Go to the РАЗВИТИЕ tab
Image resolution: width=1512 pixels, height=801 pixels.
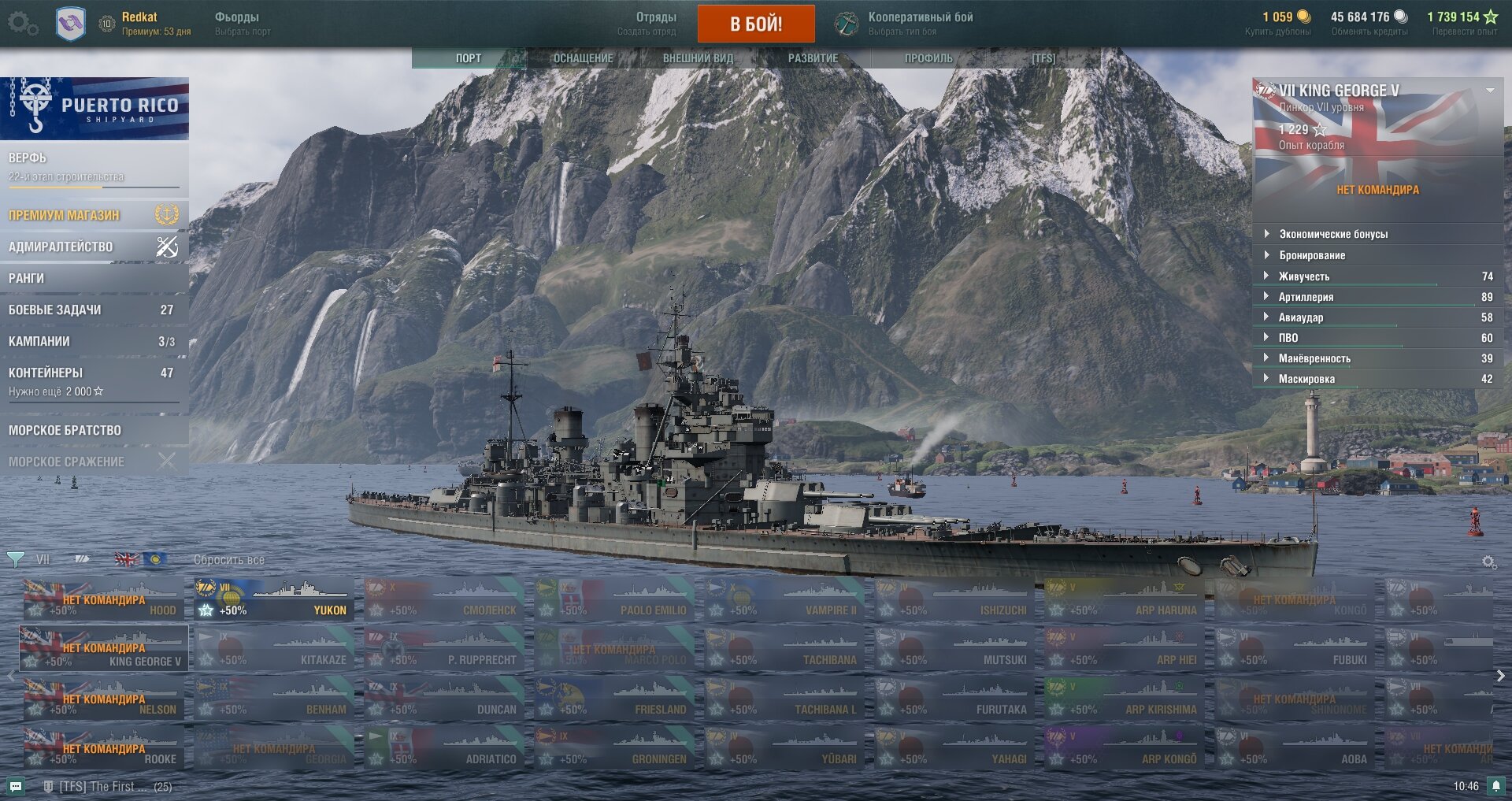tap(813, 58)
